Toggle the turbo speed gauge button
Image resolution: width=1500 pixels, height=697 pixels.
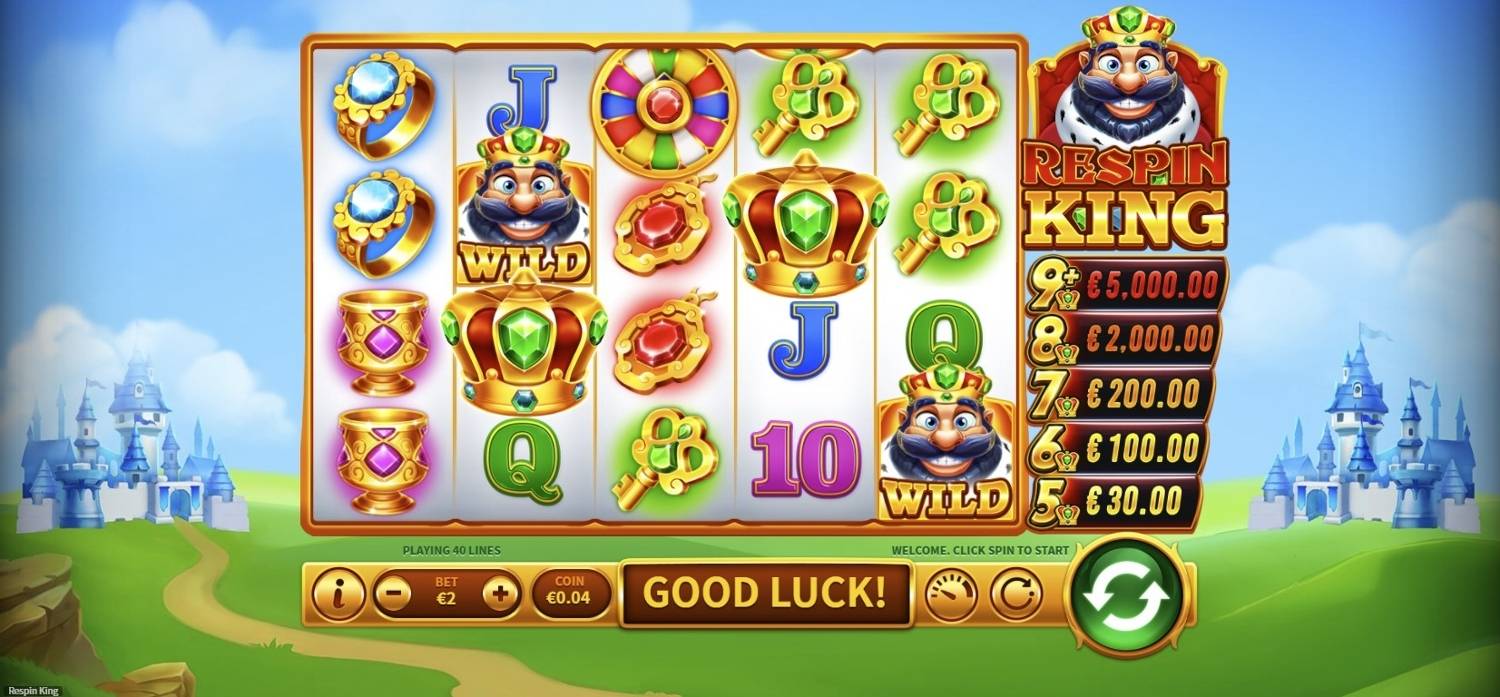tap(951, 595)
